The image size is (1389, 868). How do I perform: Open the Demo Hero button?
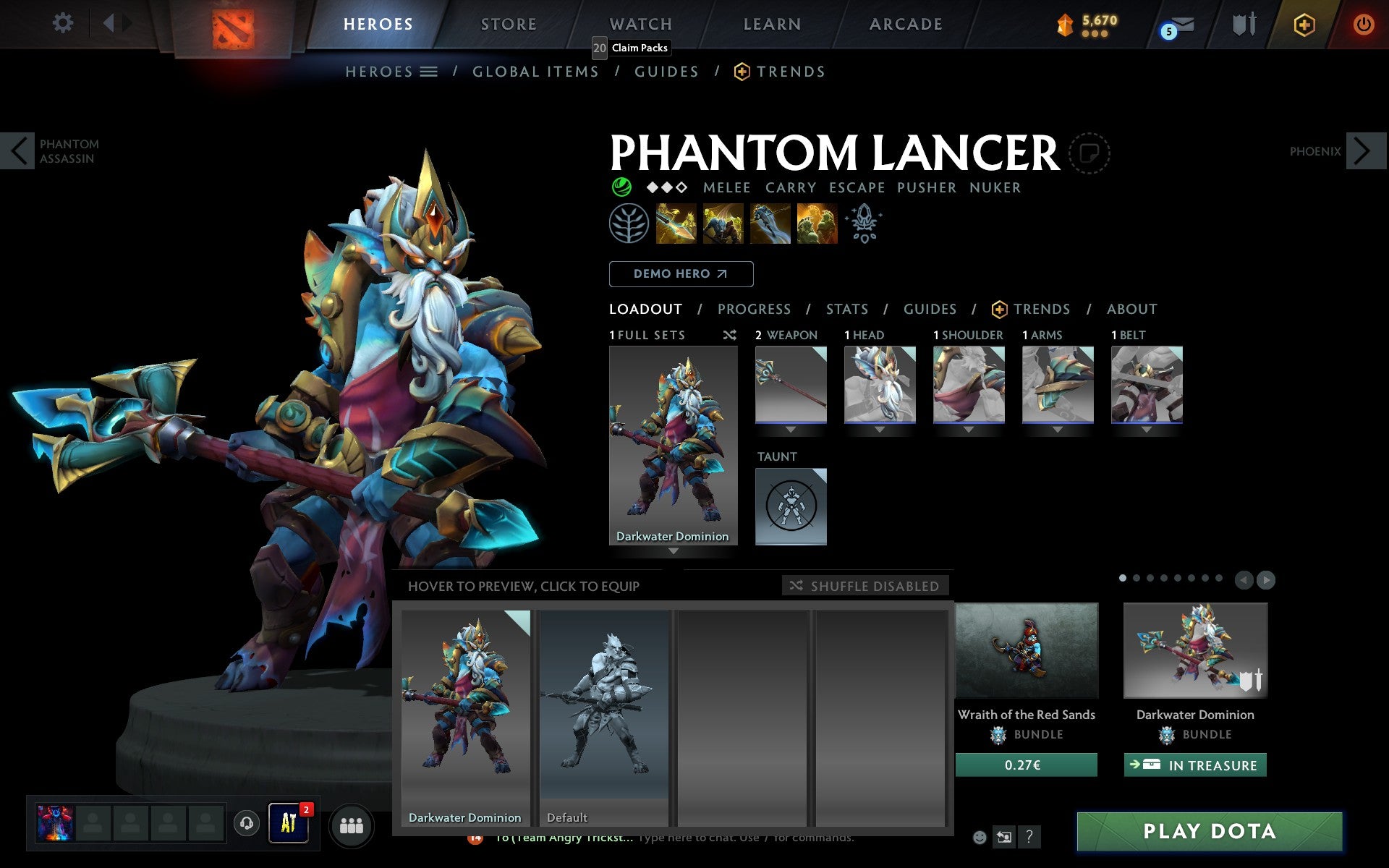click(681, 273)
